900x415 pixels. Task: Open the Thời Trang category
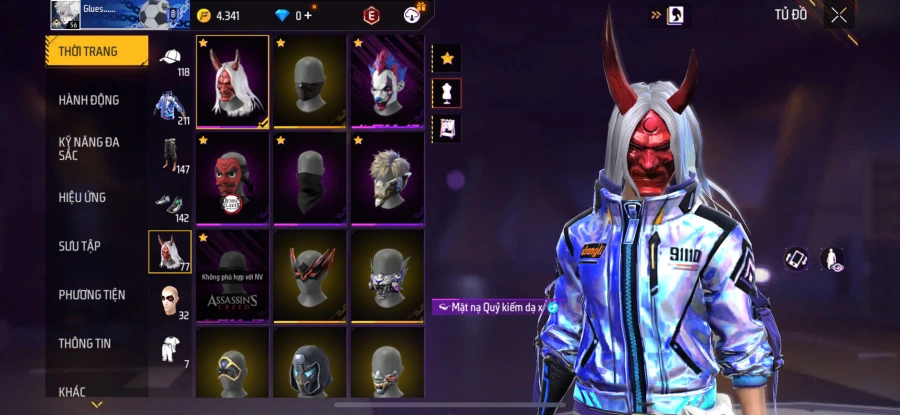96,51
